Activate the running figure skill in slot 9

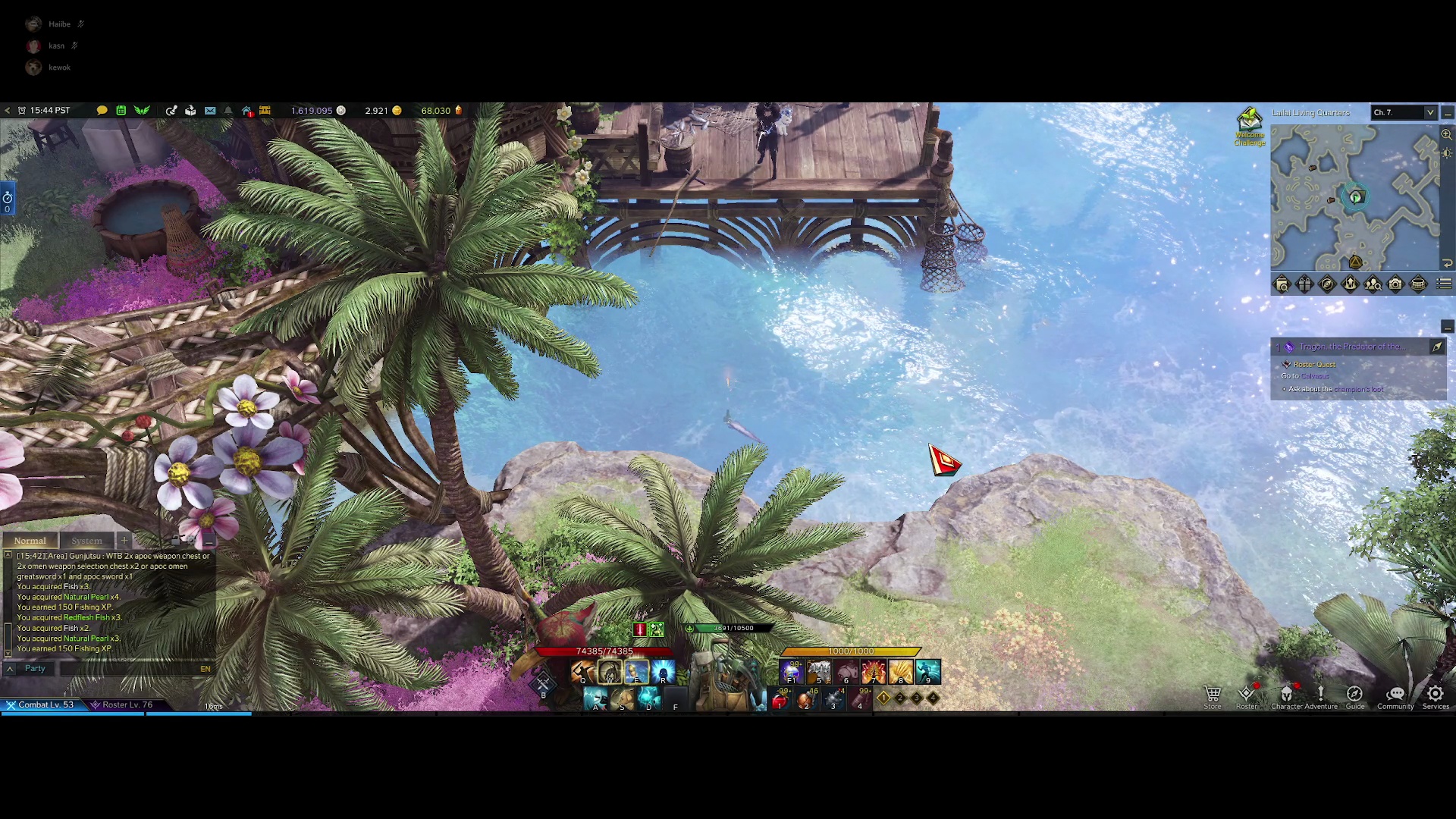(x=927, y=671)
